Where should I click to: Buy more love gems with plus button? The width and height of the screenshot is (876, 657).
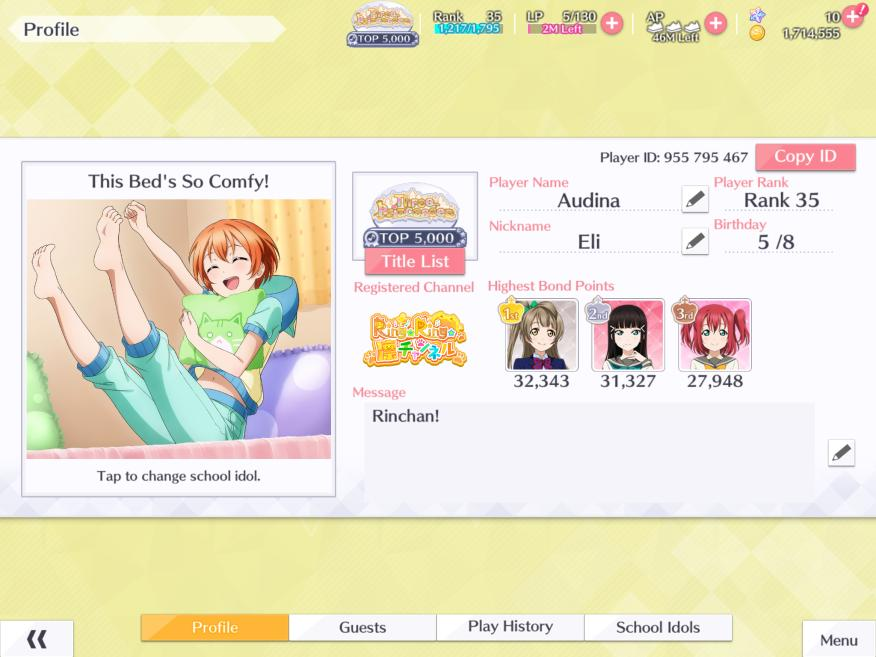853,14
